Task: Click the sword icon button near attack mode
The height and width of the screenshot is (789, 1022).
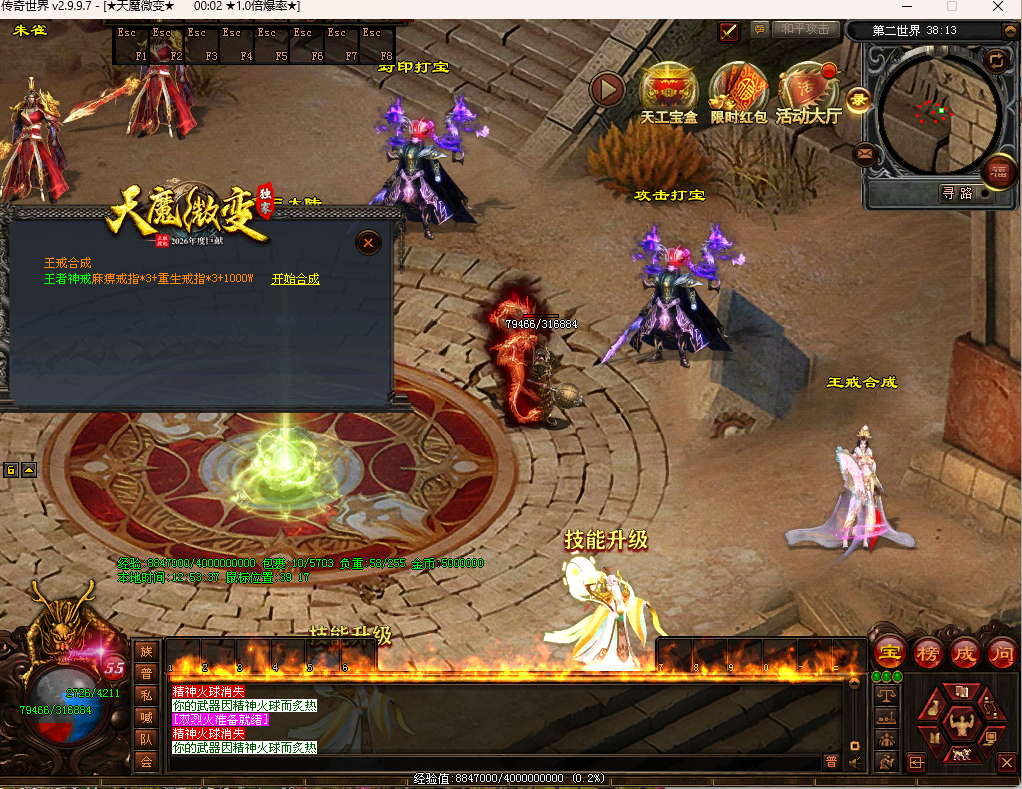Action: [729, 31]
